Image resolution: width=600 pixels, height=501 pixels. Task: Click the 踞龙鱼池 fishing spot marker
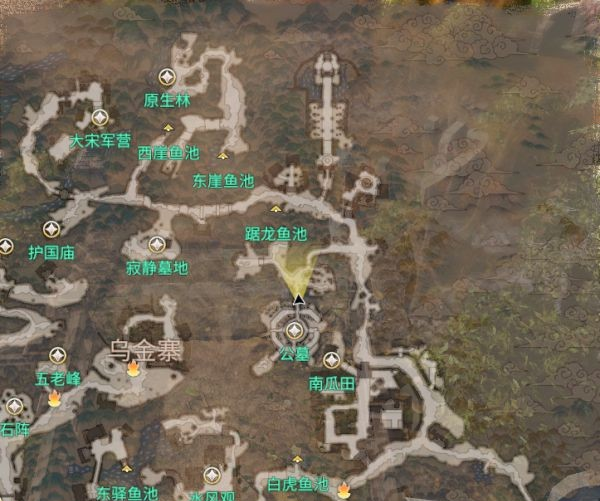coord(277,209)
